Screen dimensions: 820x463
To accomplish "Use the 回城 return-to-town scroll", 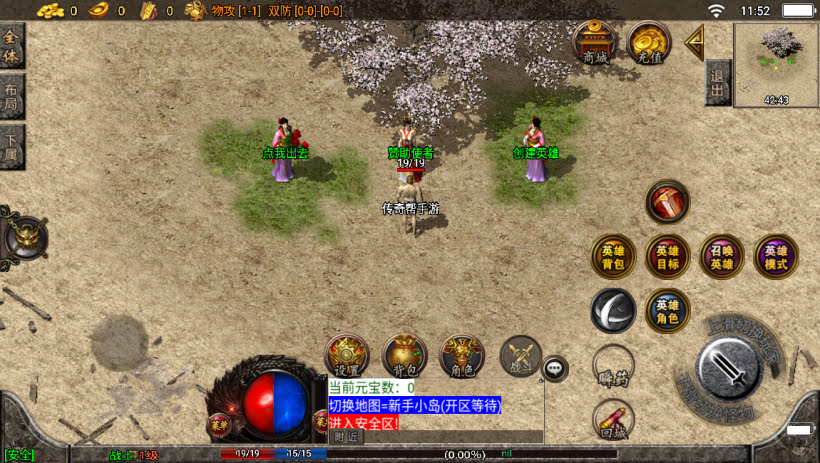I will pyautogui.click(x=613, y=420).
